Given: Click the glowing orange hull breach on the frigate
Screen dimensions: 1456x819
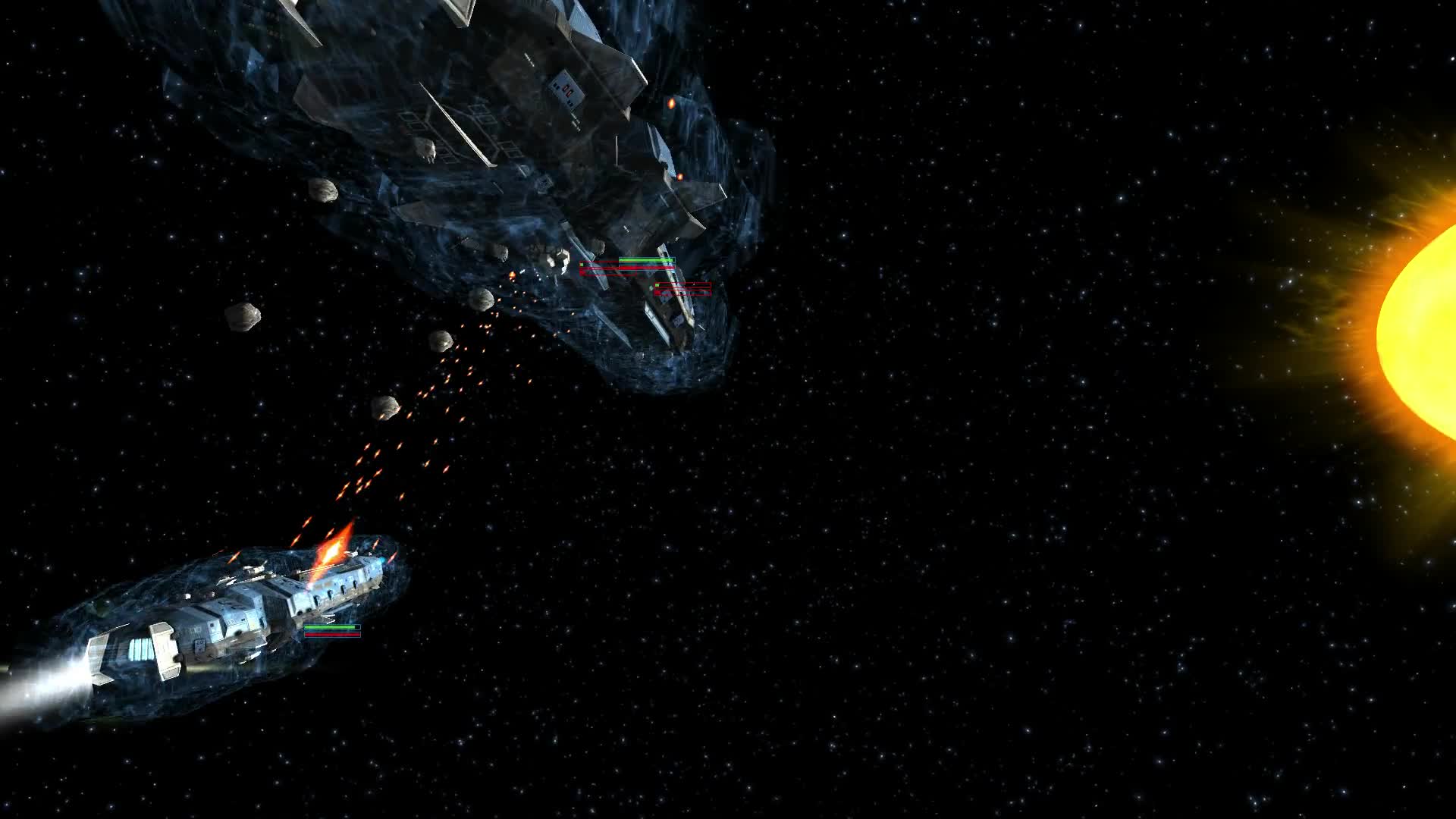Looking at the screenshot, I should [669, 101].
